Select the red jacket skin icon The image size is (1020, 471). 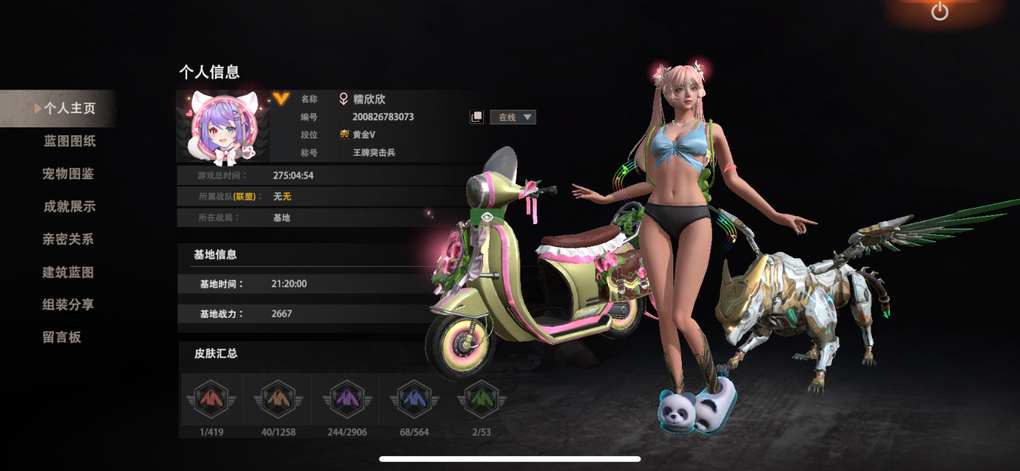pyautogui.click(x=208, y=399)
